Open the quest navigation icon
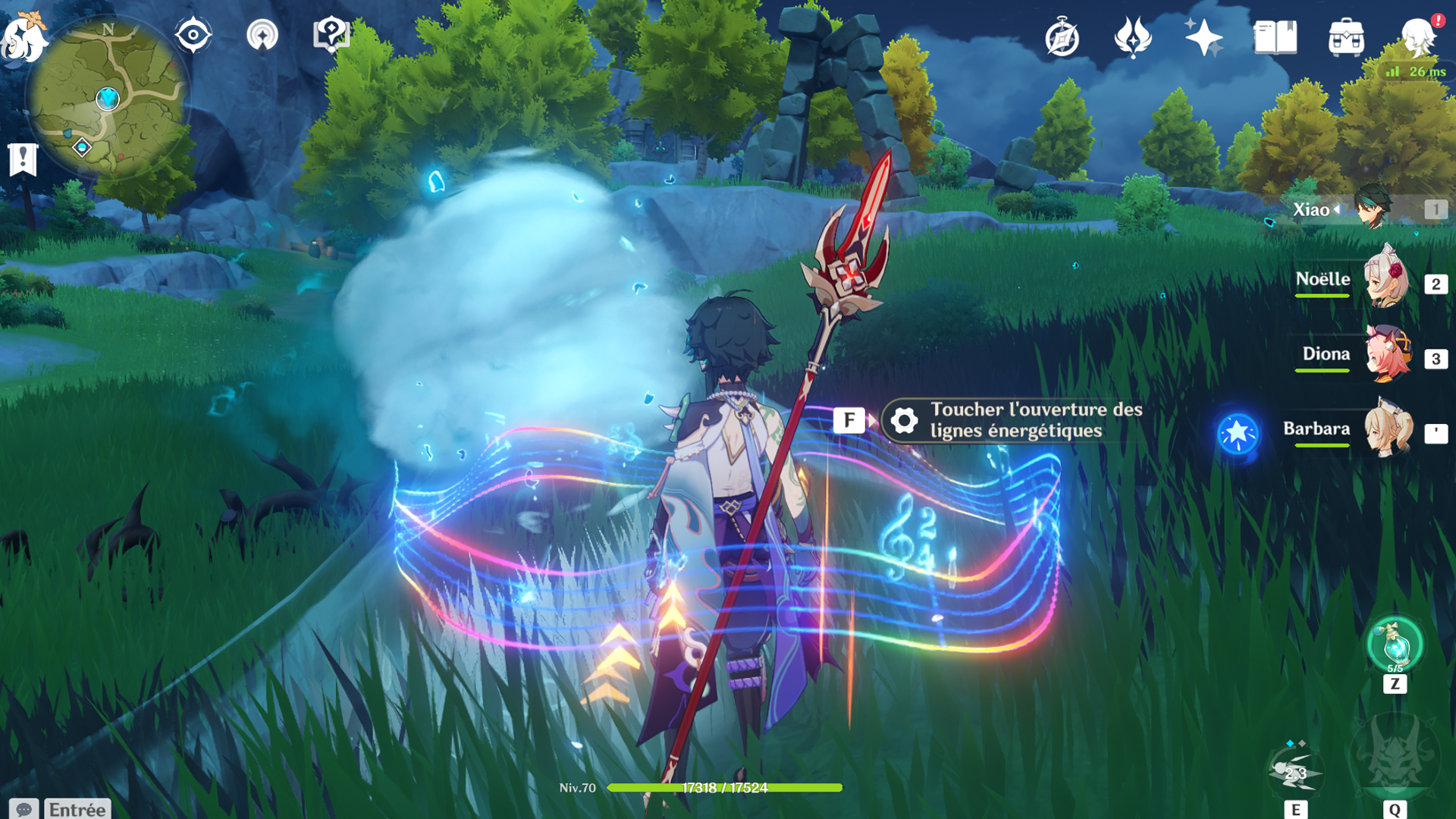Viewport: 1456px width, 819px height. (331, 35)
